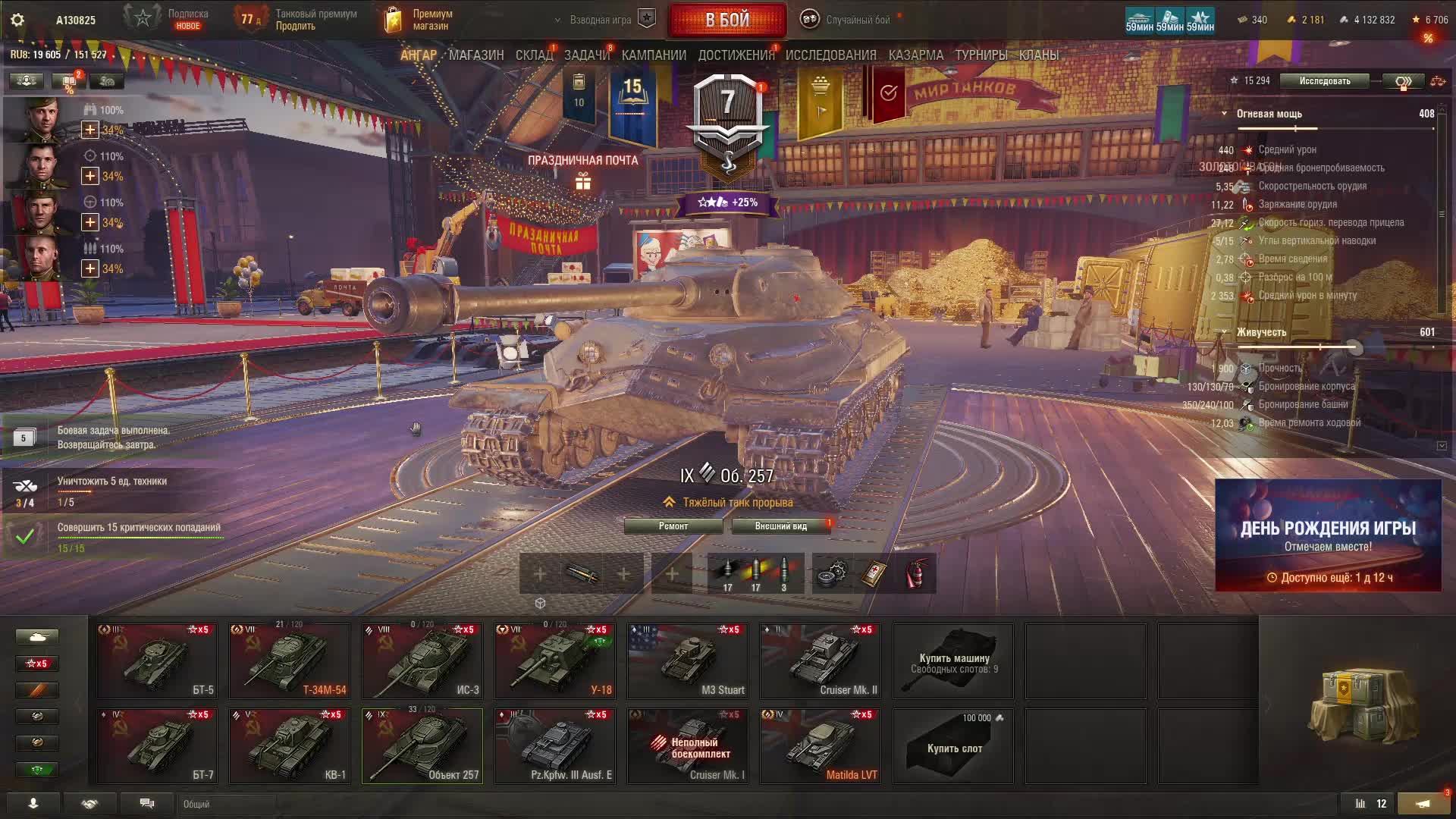Show the КАЗАРМА tab
Viewport: 1456px width, 819px height.
click(x=916, y=55)
